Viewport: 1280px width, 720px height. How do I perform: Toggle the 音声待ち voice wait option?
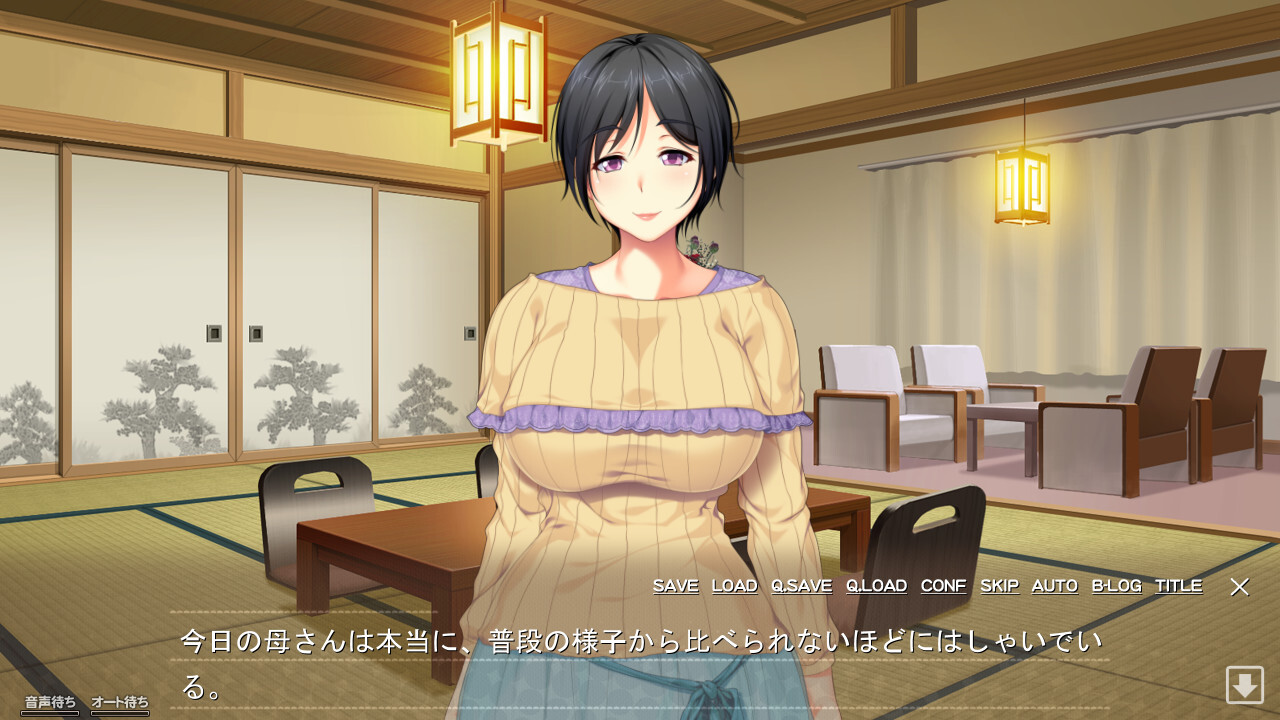point(50,703)
